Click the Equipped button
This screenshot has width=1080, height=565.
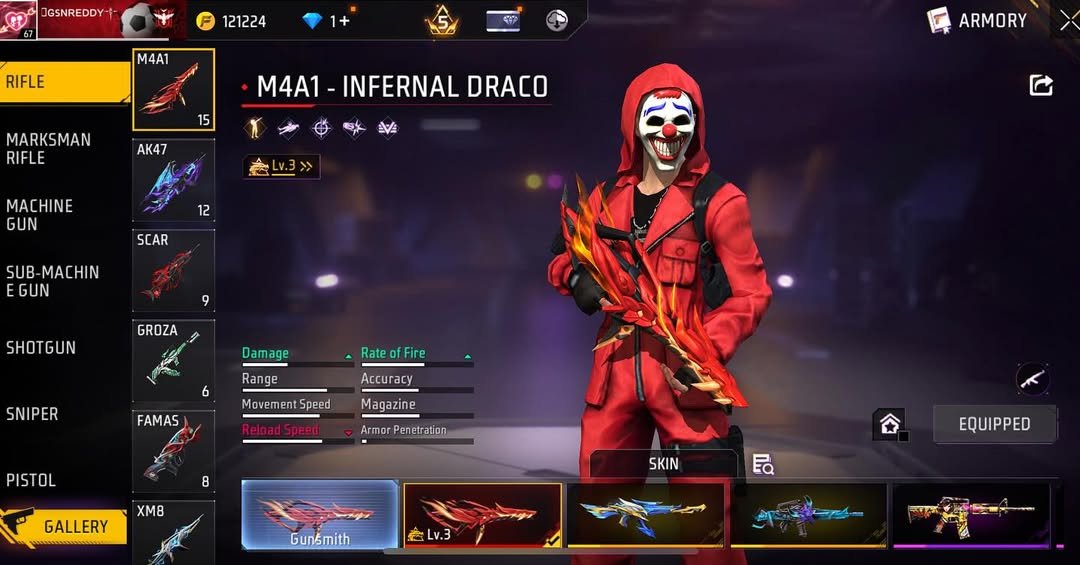tap(994, 424)
